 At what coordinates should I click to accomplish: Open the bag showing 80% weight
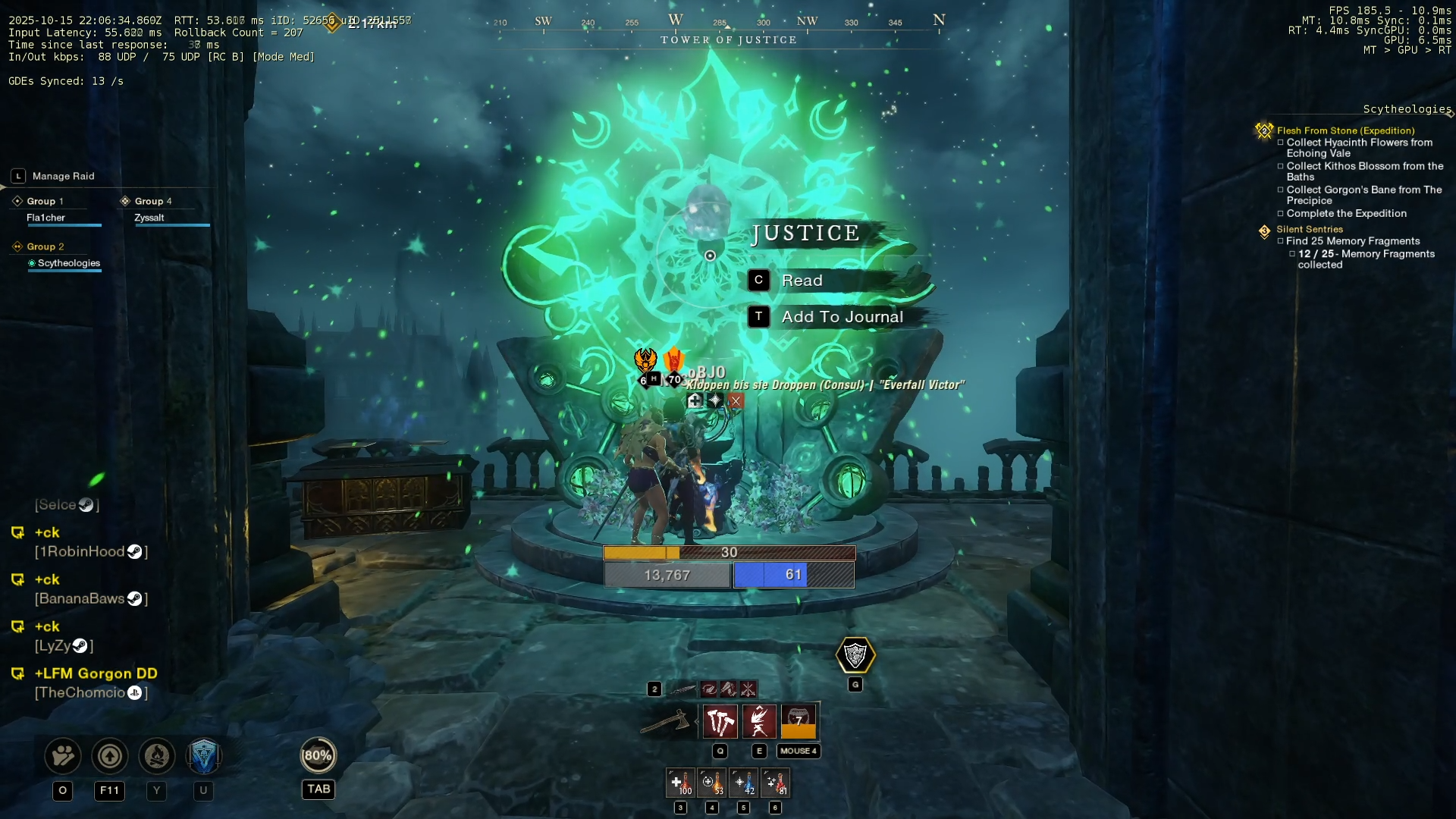pos(318,755)
